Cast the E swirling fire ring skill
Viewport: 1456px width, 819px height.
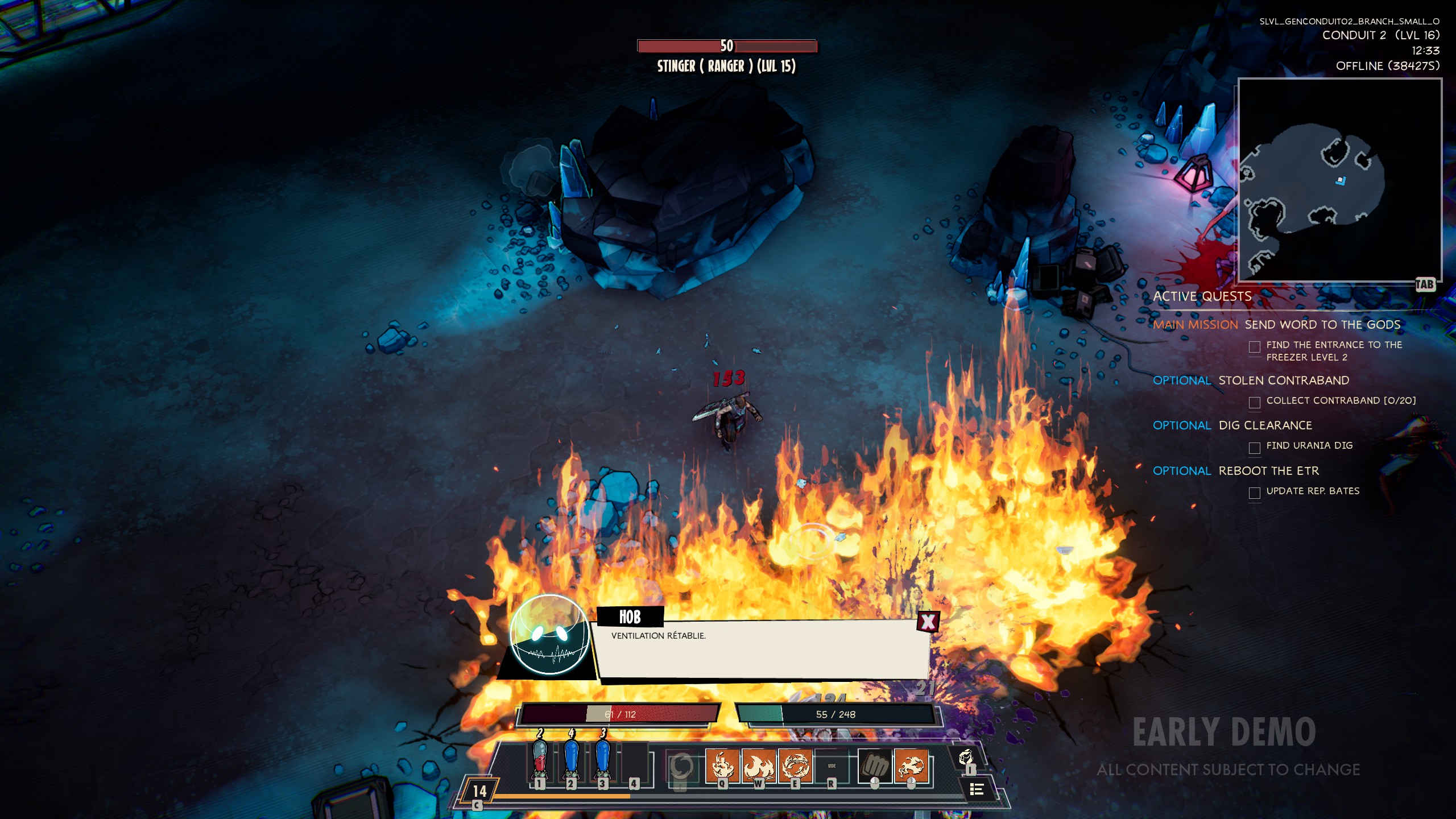click(x=795, y=765)
